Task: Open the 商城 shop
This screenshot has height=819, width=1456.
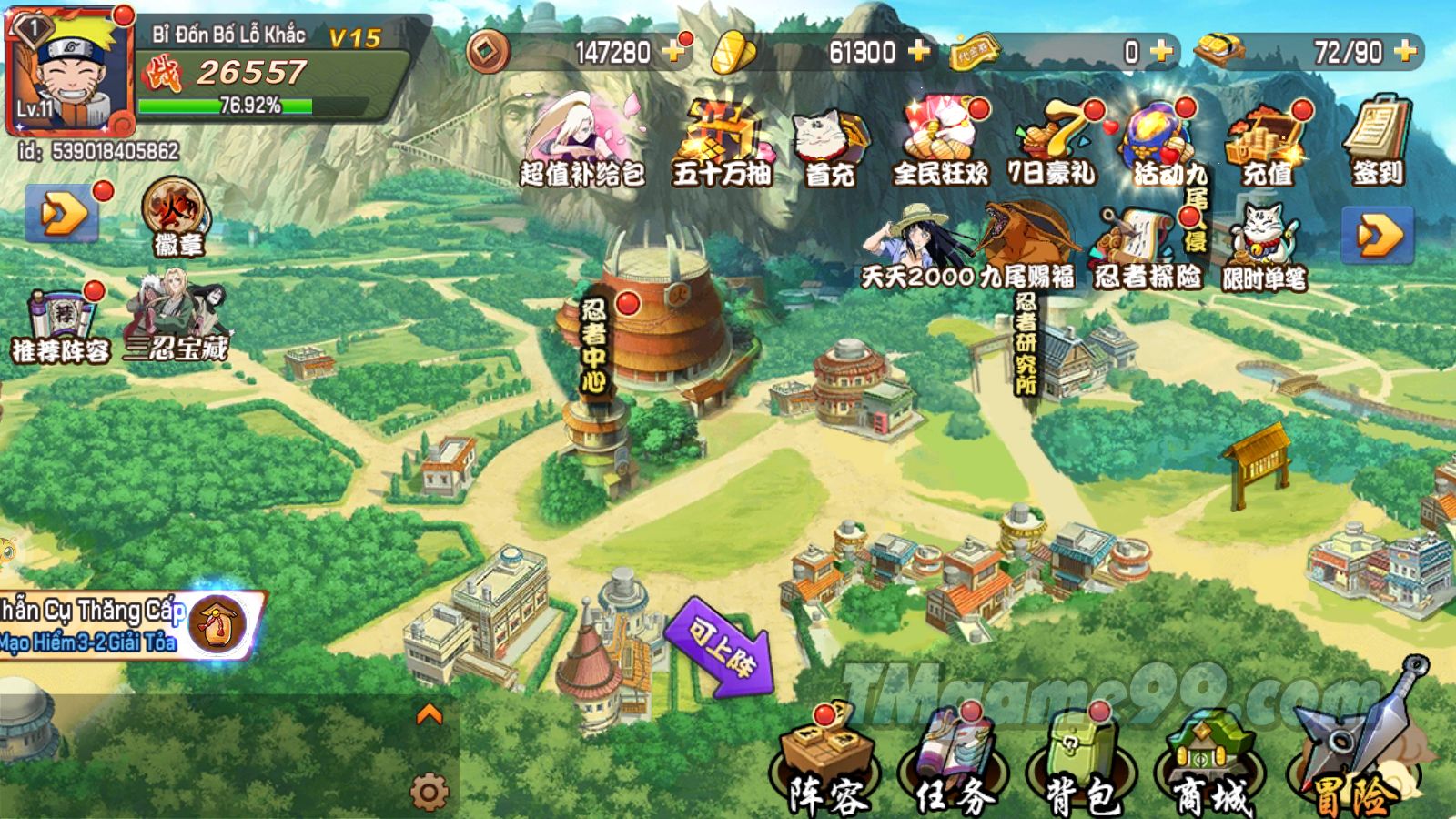Action: [x=1211, y=763]
